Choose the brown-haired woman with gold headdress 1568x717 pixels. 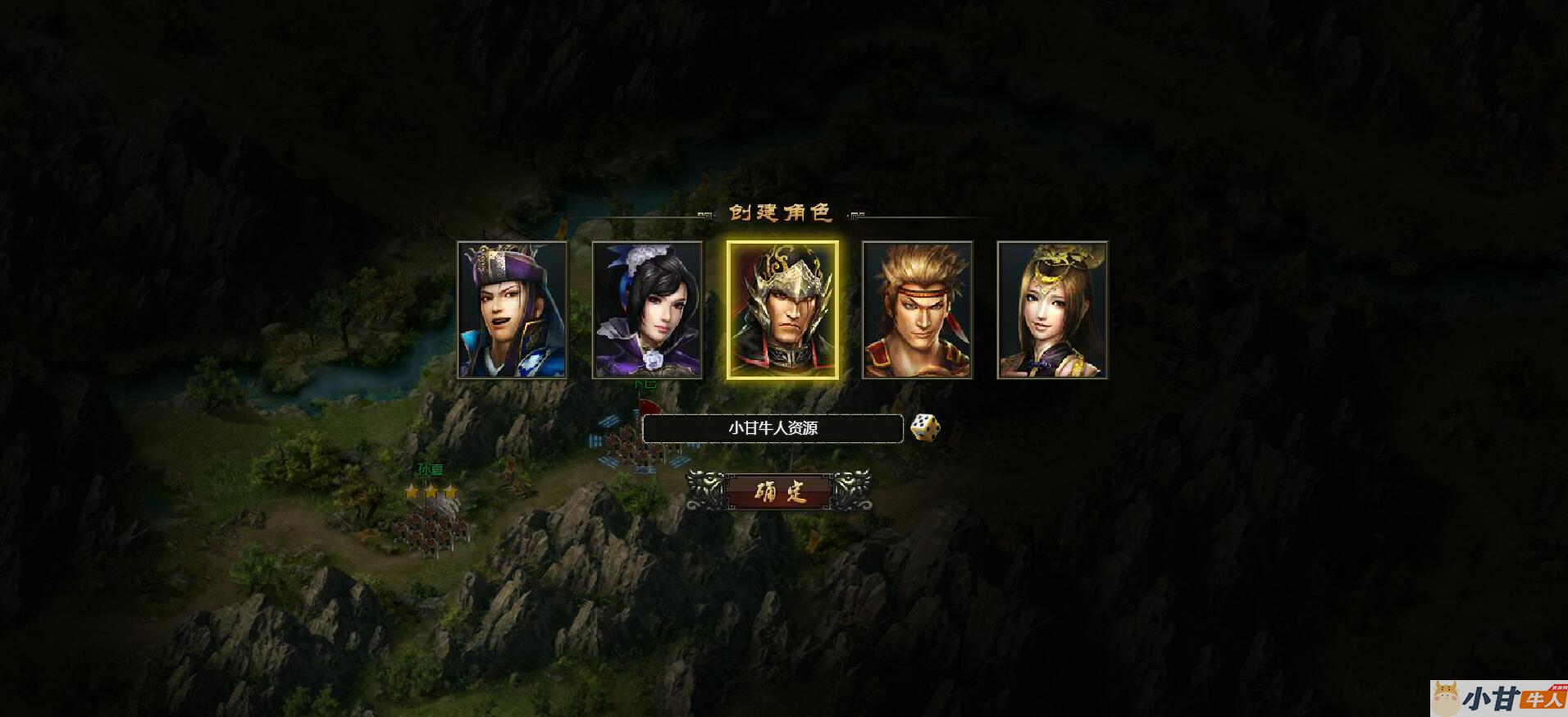[x=1052, y=310]
